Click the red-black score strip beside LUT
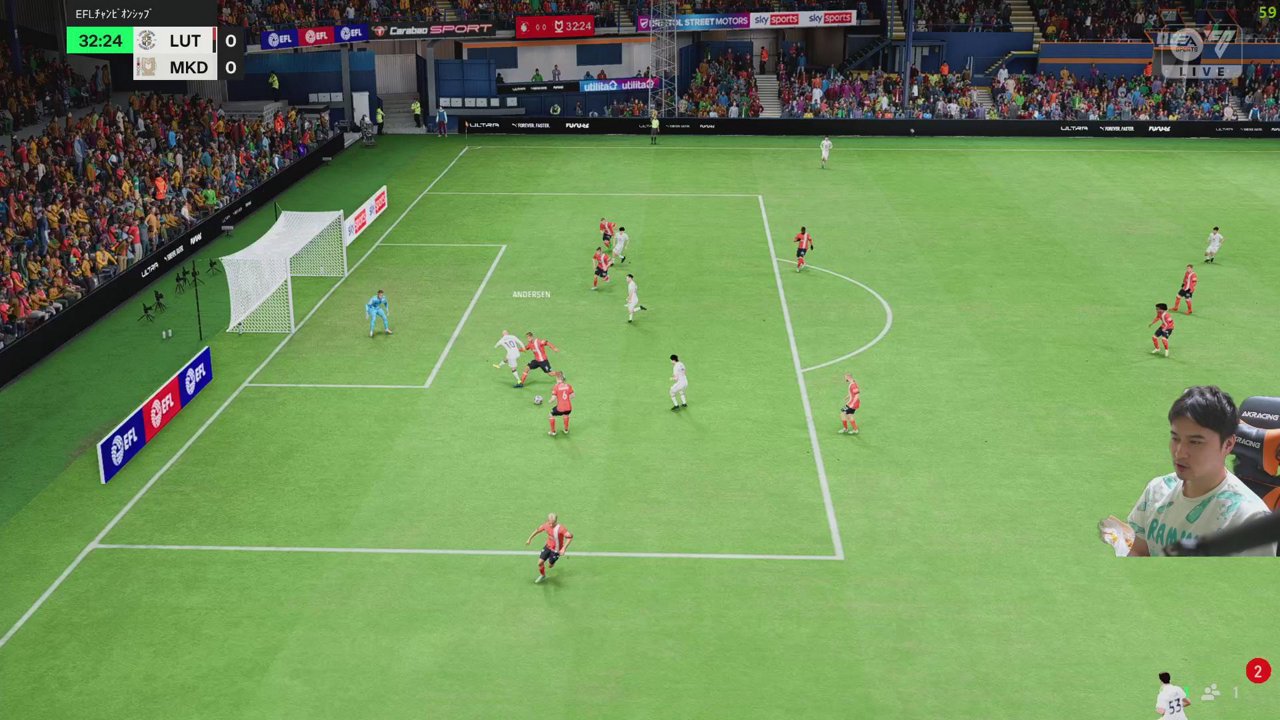This screenshot has width=1280, height=720. [x=214, y=40]
